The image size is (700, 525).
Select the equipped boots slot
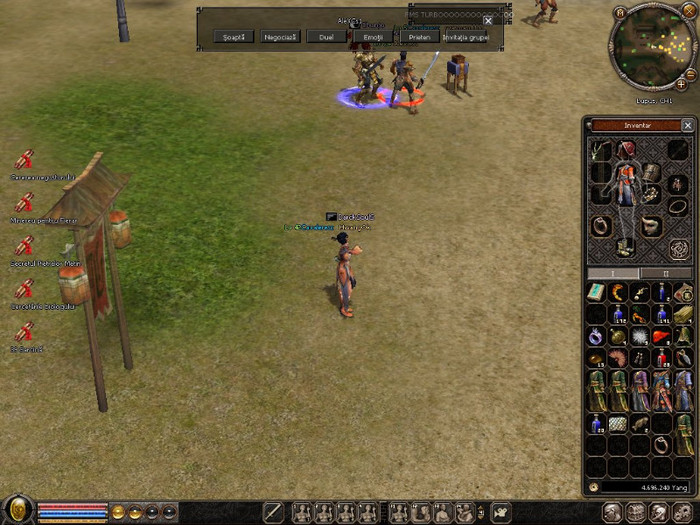pos(625,245)
